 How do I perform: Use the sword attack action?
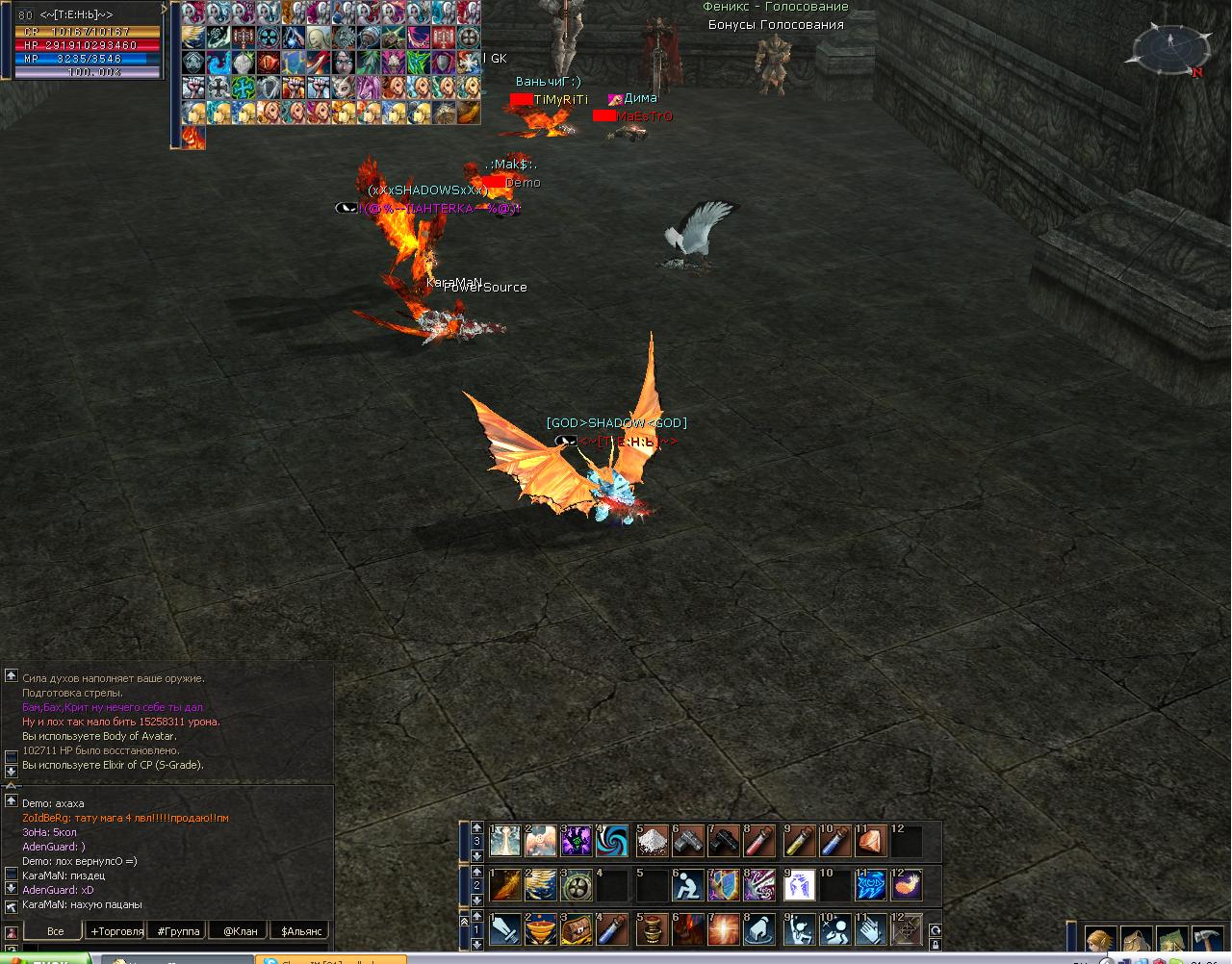pyautogui.click(x=505, y=930)
